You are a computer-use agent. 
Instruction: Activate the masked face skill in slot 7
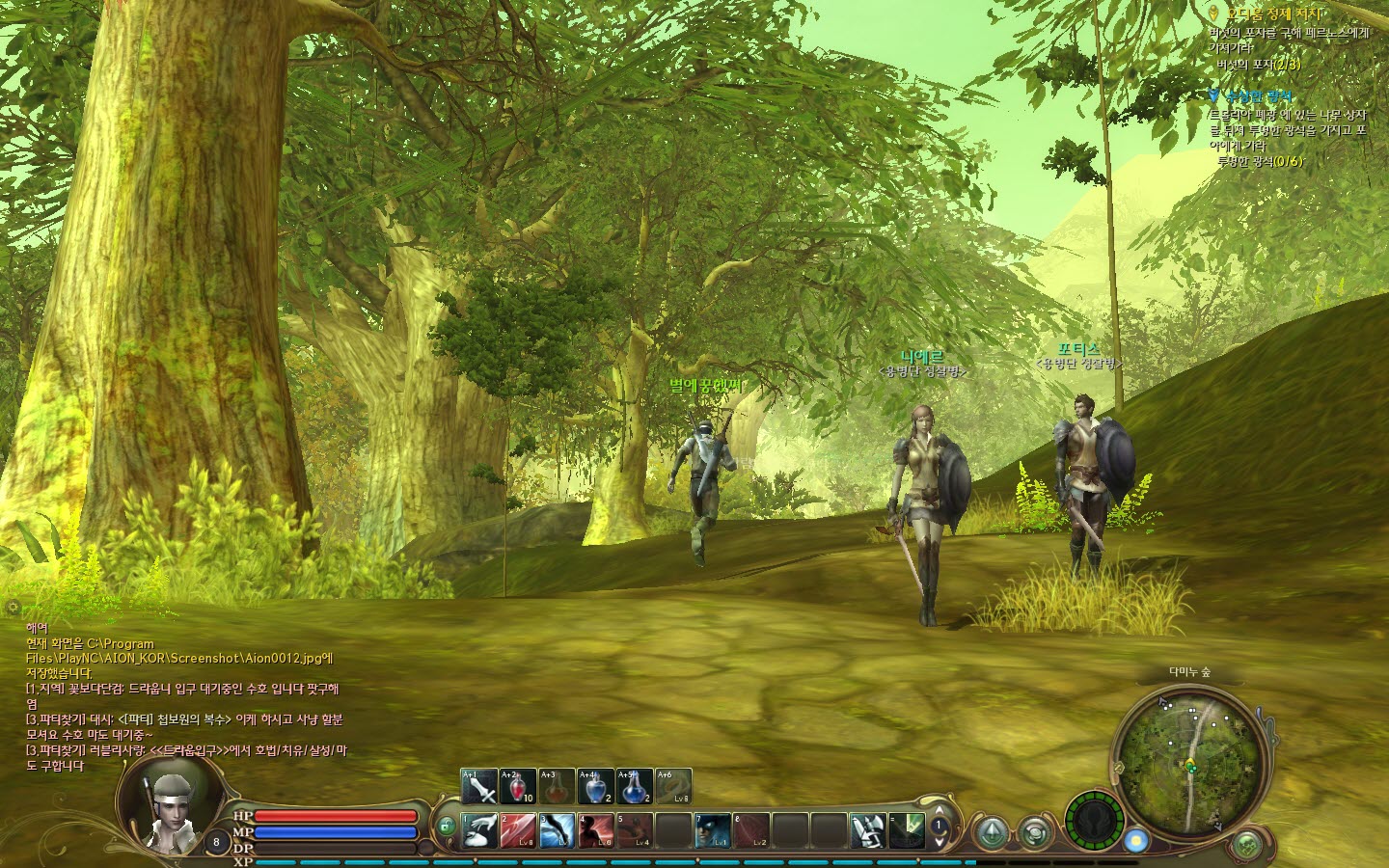(713, 830)
